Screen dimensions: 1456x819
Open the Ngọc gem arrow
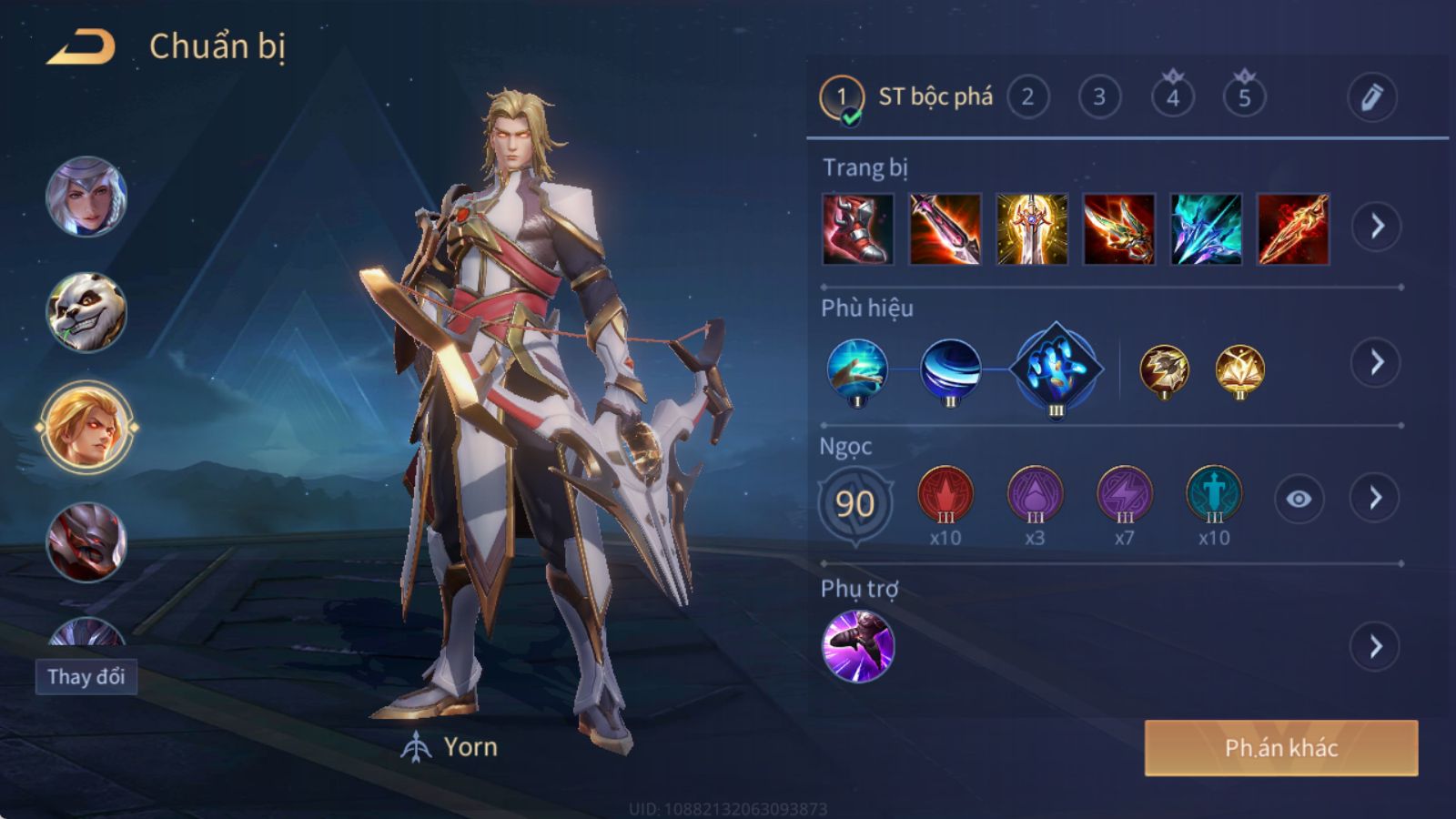coord(1375,498)
